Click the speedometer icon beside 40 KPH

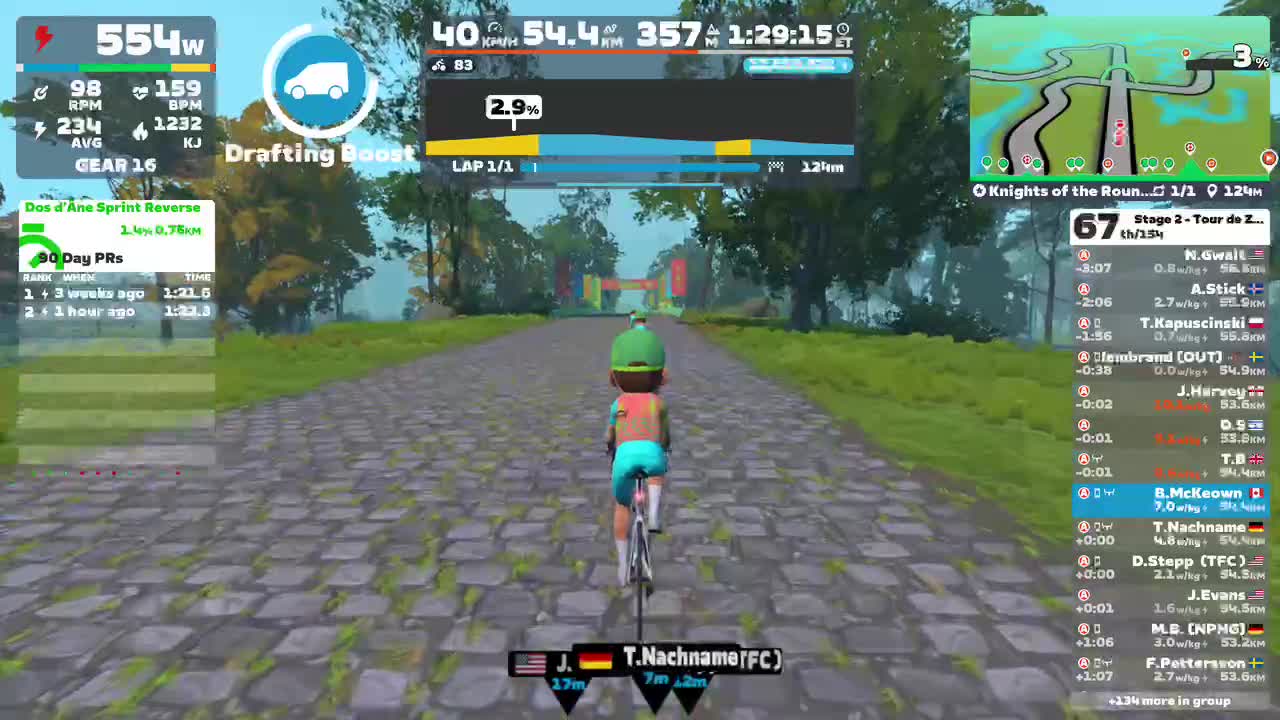(495, 27)
